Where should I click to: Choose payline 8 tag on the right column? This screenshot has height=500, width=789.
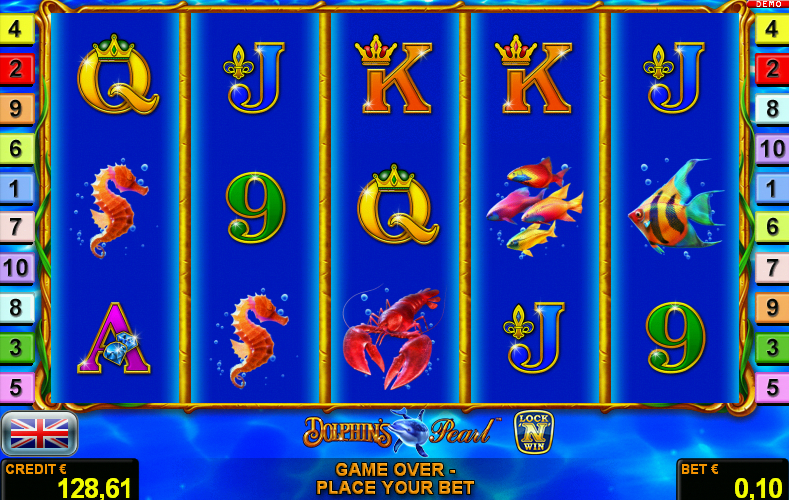[x=771, y=109]
